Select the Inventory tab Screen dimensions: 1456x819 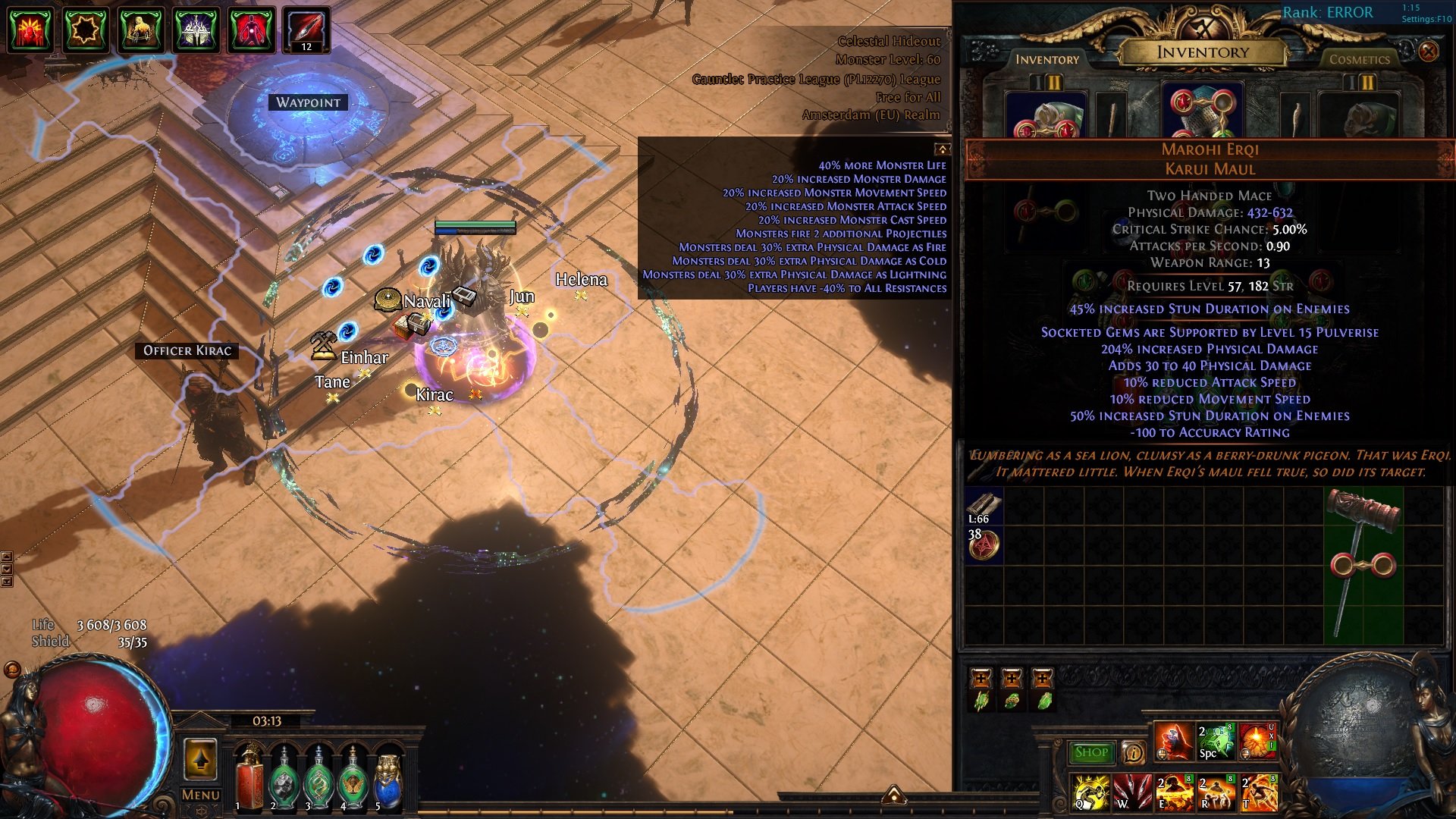point(1047,59)
